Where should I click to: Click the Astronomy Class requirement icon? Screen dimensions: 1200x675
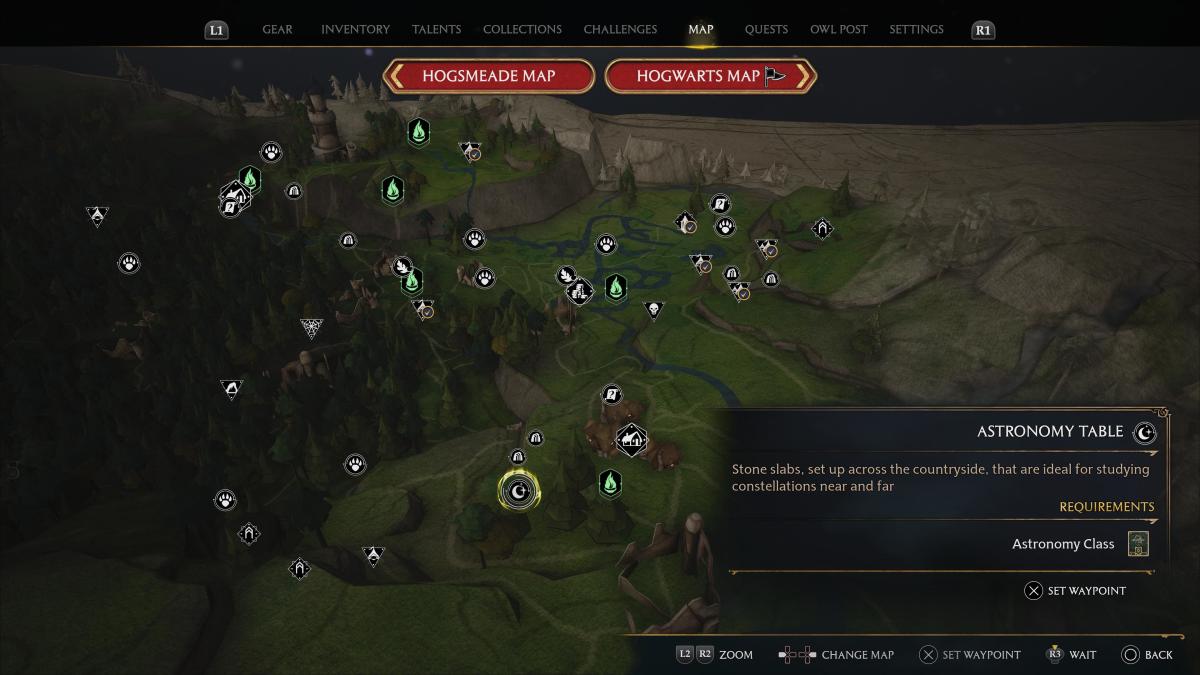[1137, 544]
